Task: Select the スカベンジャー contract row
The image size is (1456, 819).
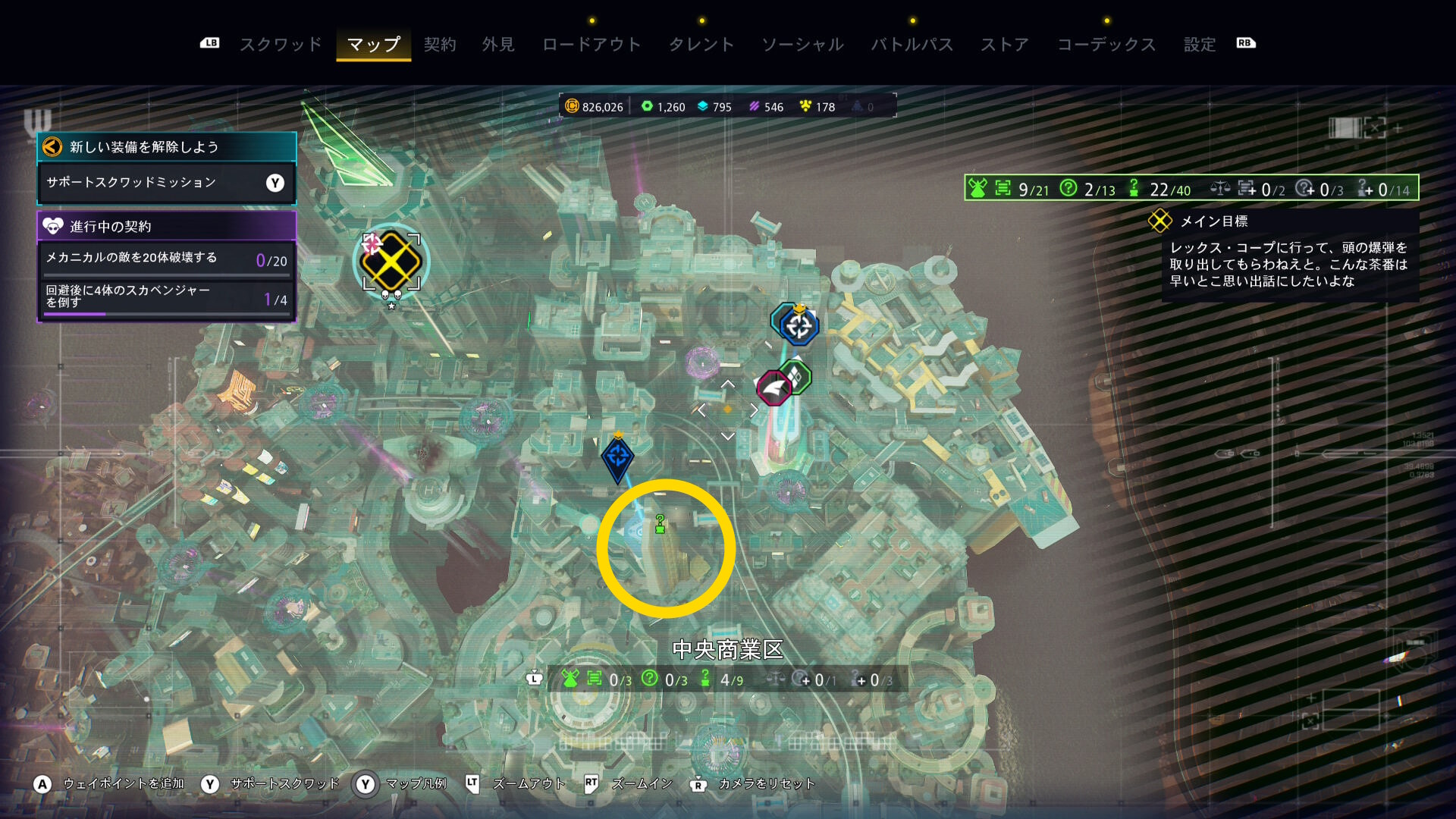Action: (x=166, y=297)
